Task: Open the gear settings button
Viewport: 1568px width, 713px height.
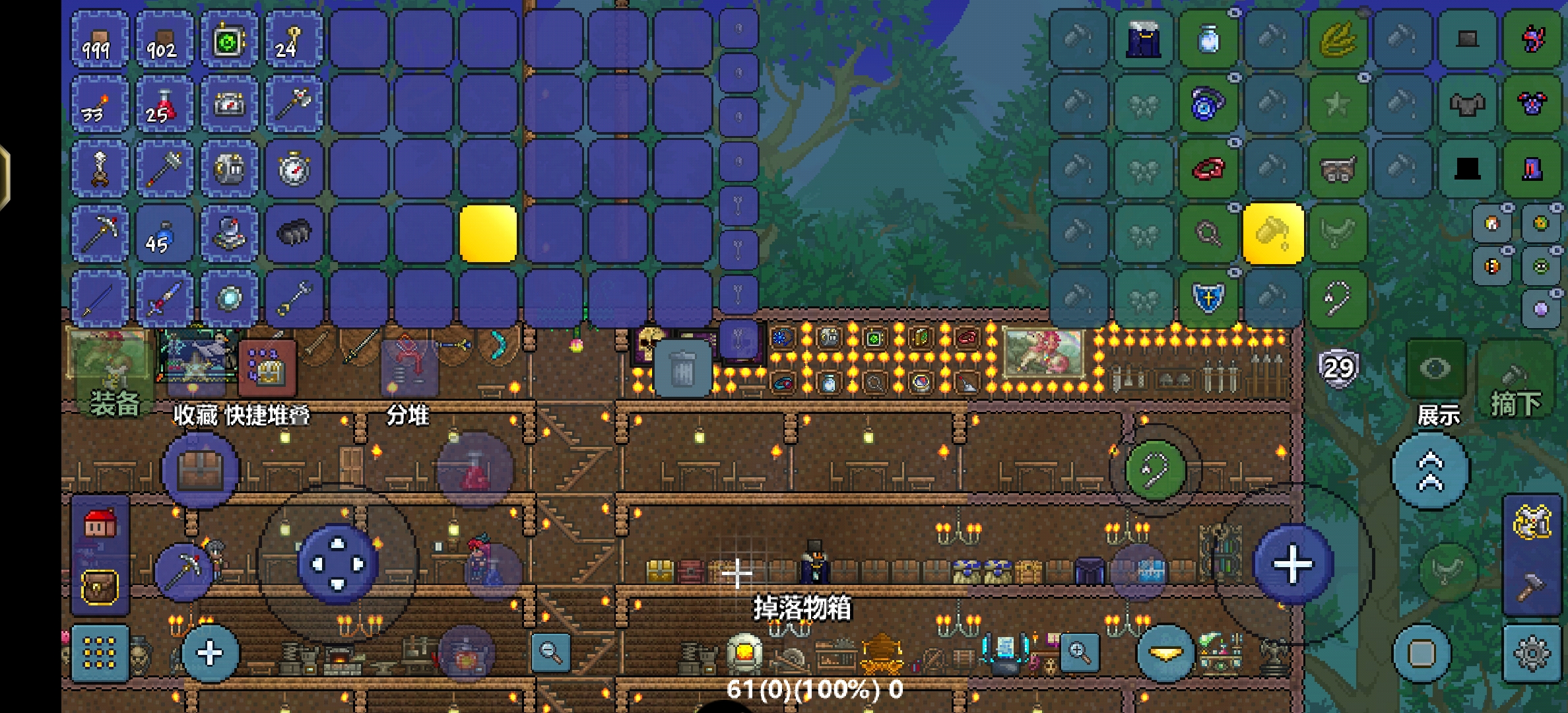Action: [x=1531, y=654]
